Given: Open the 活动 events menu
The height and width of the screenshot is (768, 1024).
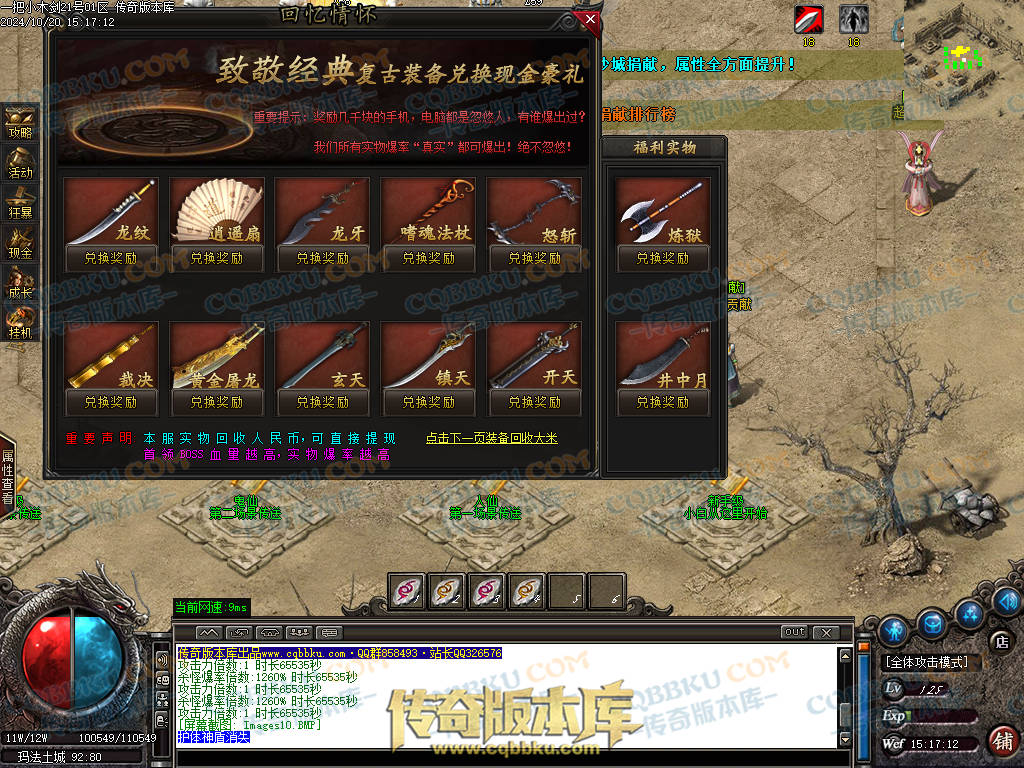Looking at the screenshot, I should [20, 162].
